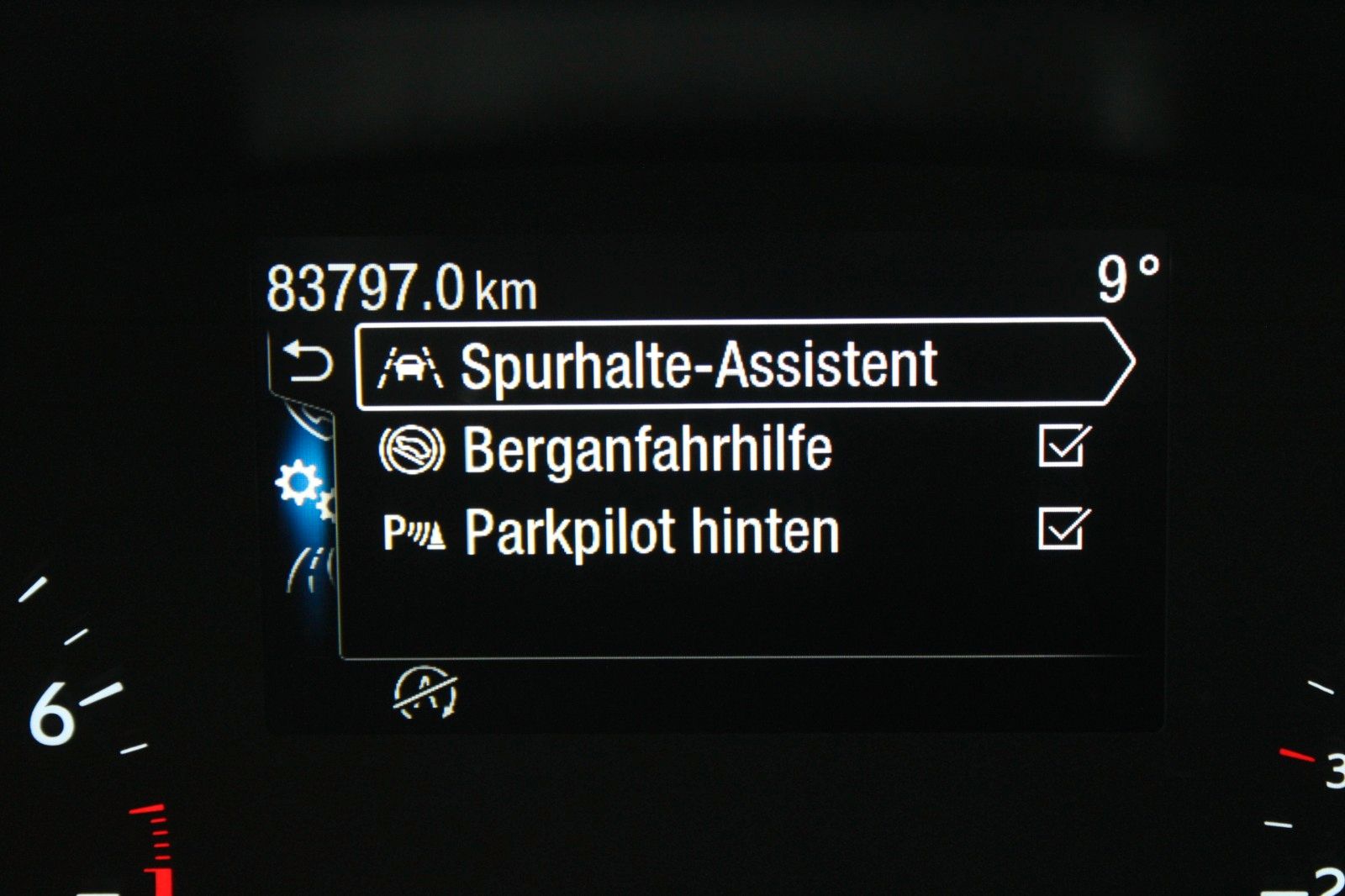Choose the Berganfahrhilfe menu row
This screenshot has width=1345, height=896.
pos(647,450)
